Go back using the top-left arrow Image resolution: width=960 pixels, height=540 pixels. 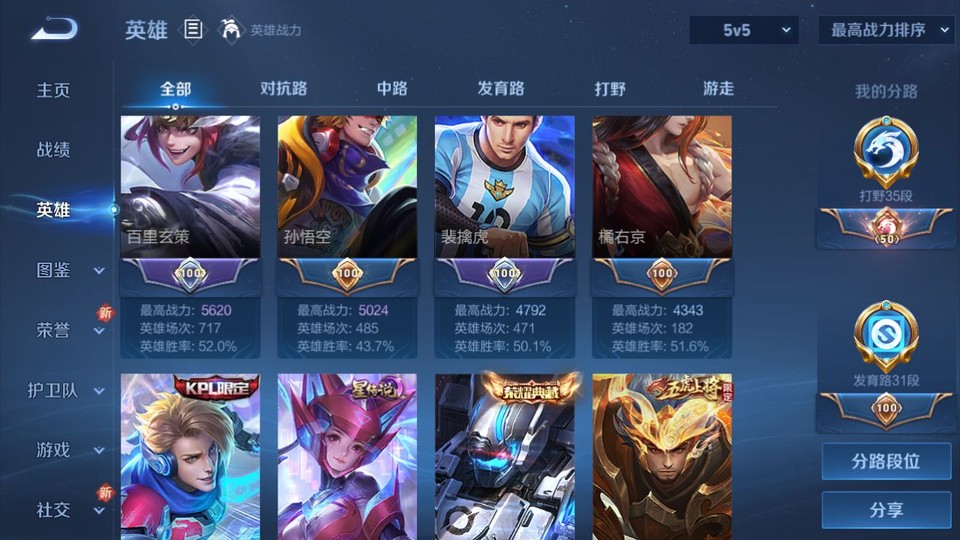click(54, 30)
